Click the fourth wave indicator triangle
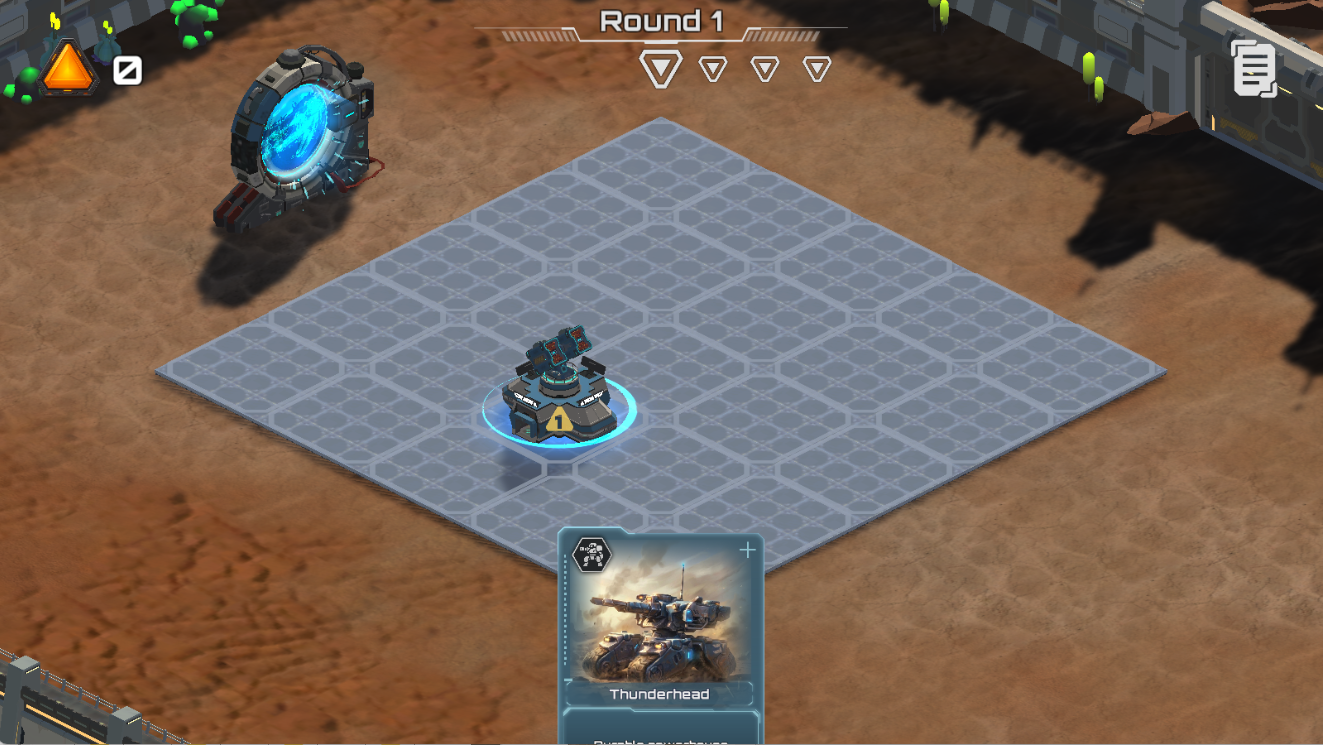Viewport: 1323px width, 745px height. tap(818, 68)
